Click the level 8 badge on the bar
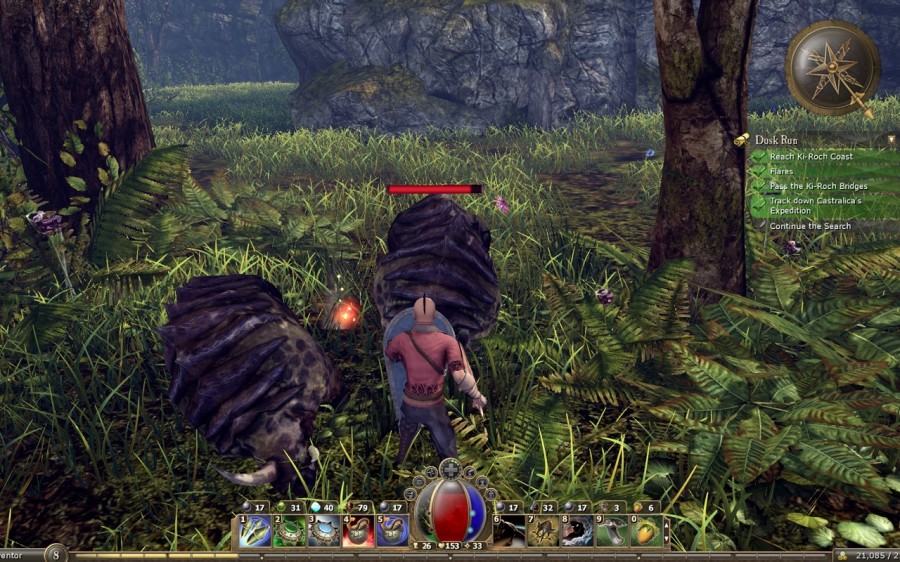This screenshot has width=900, height=562. pyautogui.click(x=55, y=553)
